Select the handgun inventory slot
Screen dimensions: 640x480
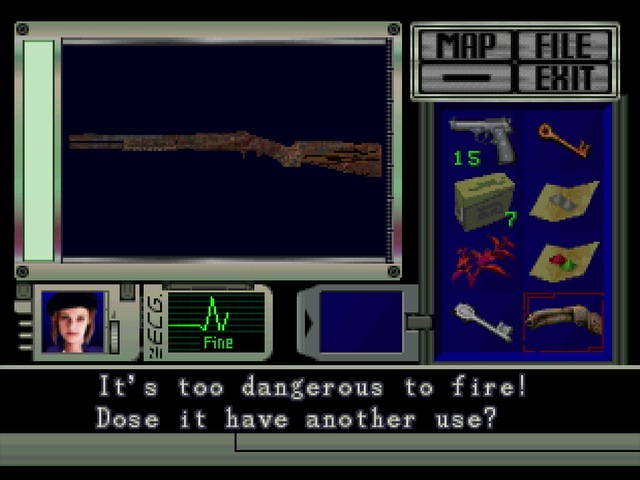482,139
